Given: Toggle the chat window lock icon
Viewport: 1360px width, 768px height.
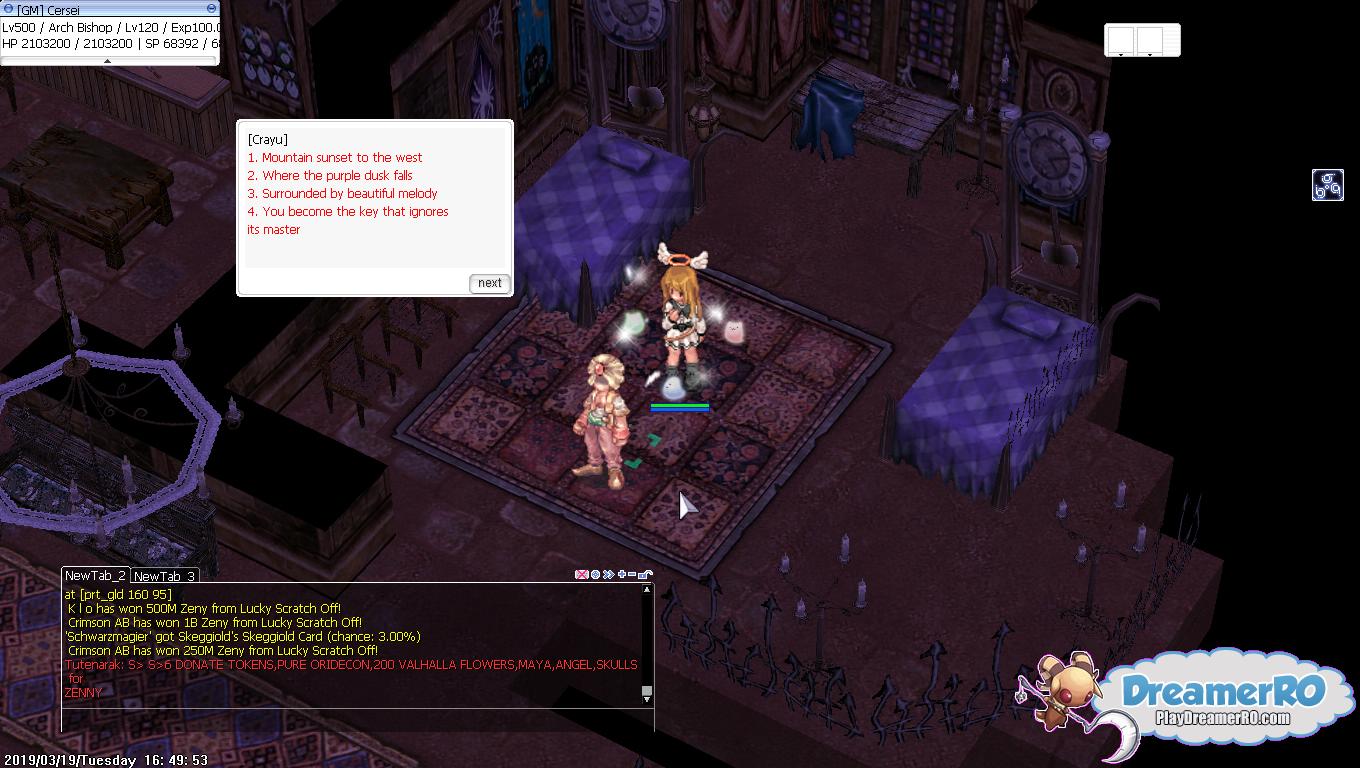Looking at the screenshot, I should pyautogui.click(x=646, y=575).
